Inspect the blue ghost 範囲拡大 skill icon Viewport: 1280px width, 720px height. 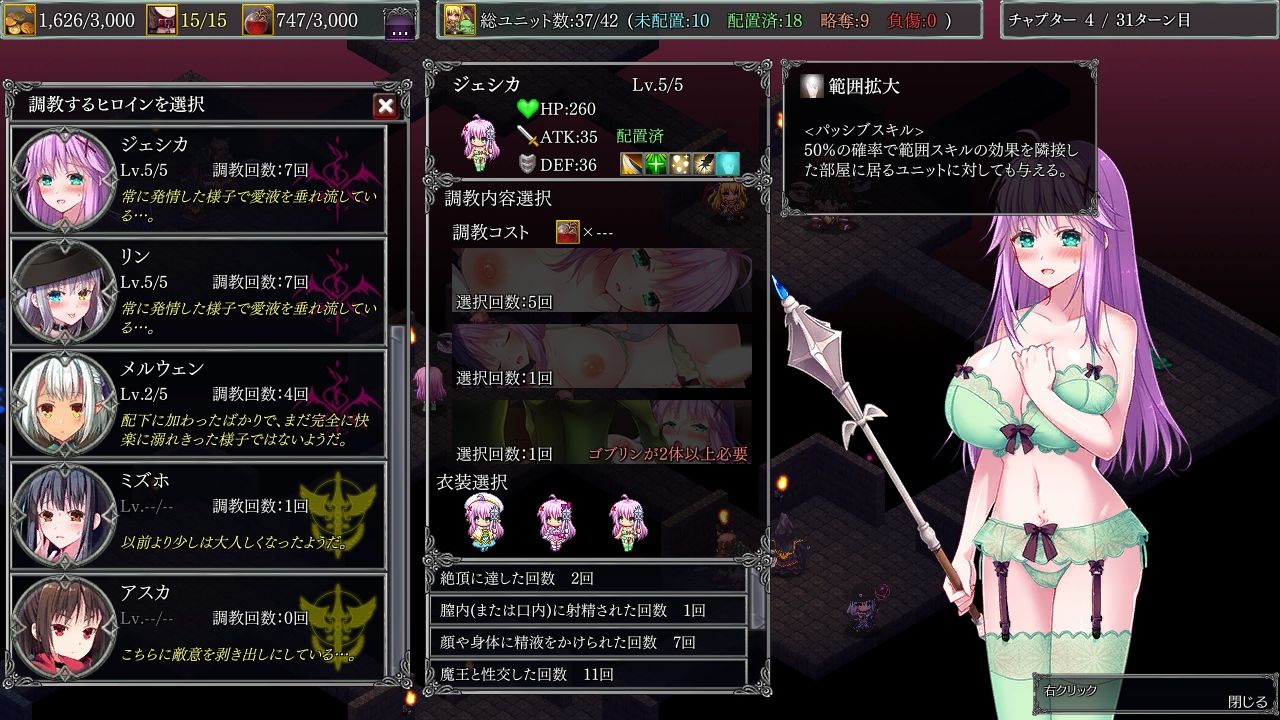pyautogui.click(x=728, y=163)
